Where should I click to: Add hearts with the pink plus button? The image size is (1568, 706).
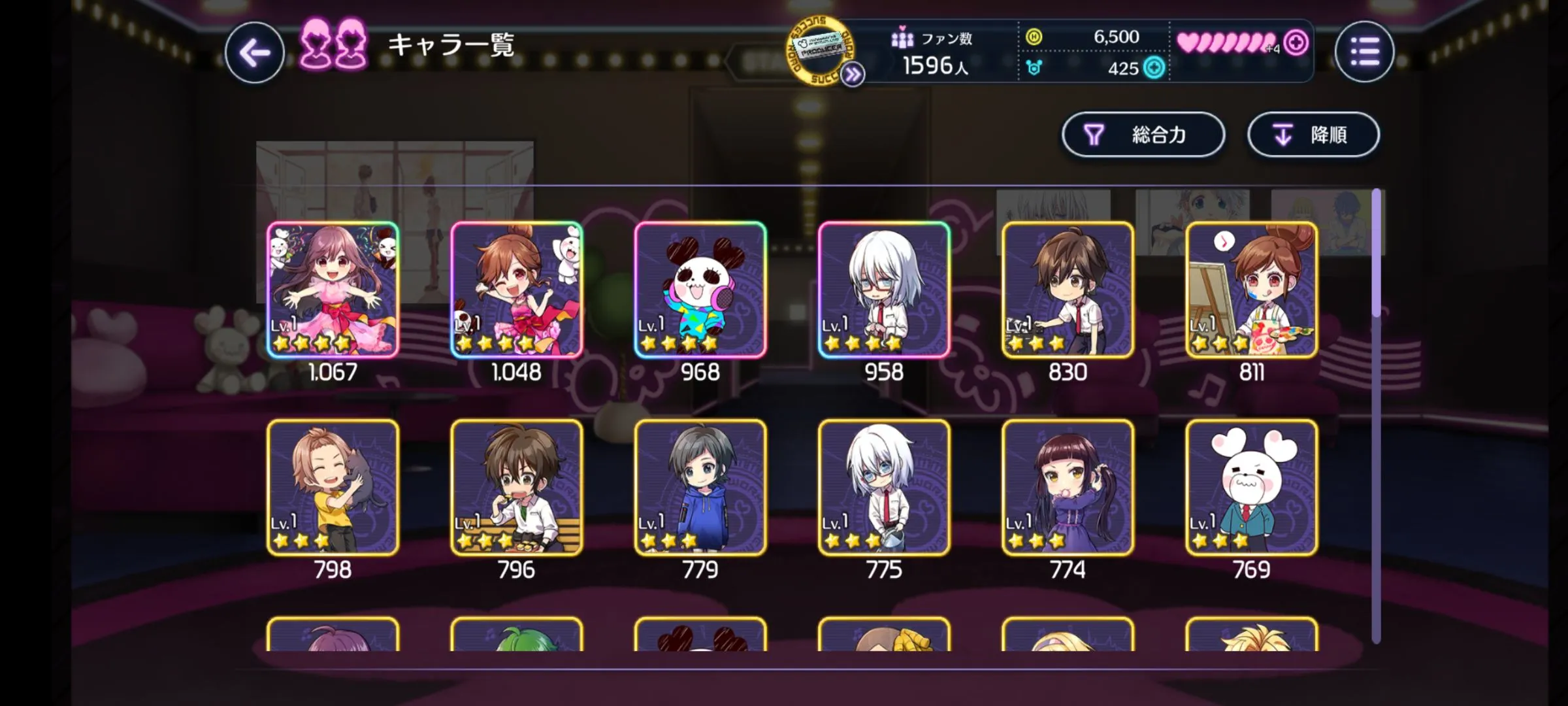[x=1296, y=43]
